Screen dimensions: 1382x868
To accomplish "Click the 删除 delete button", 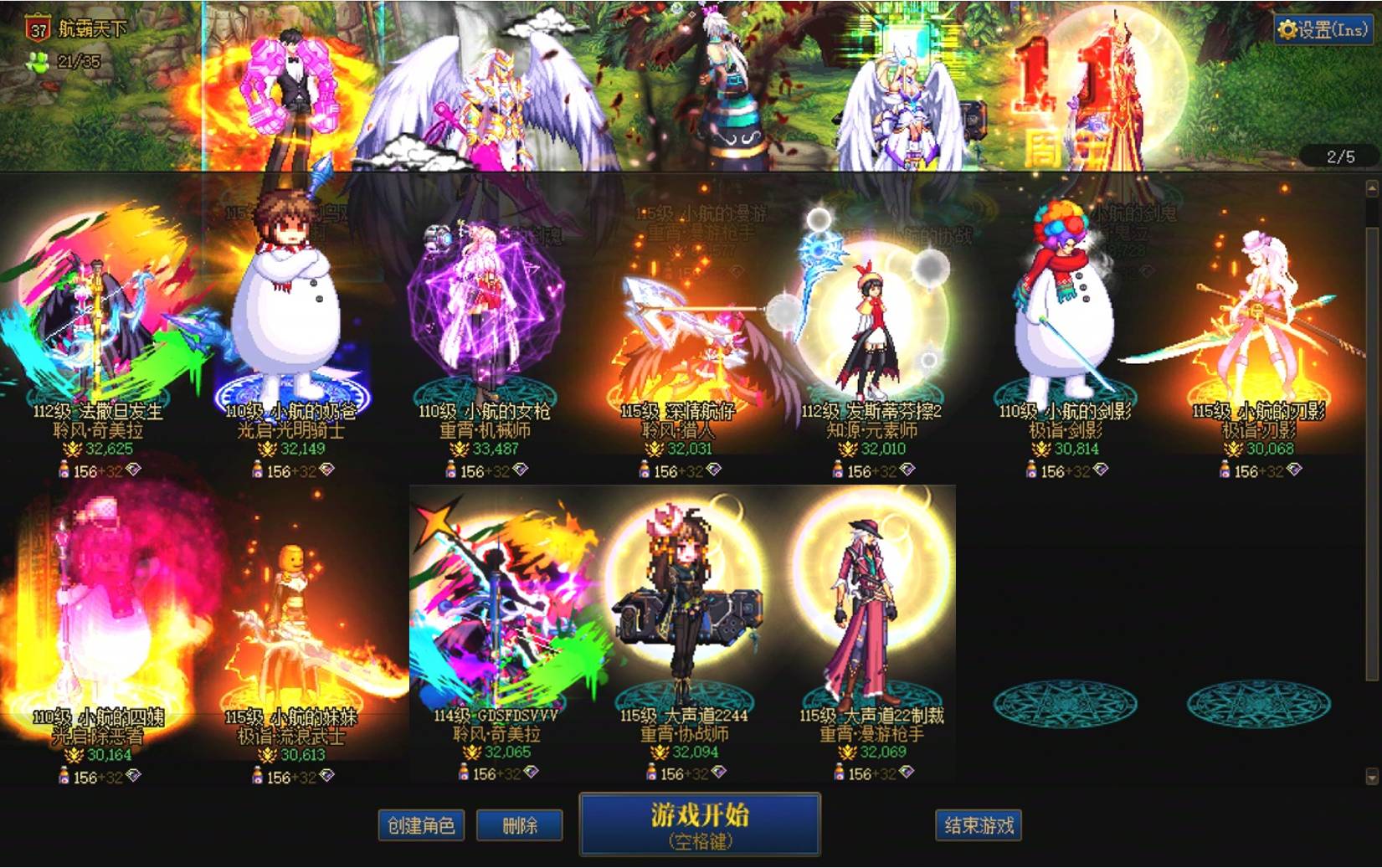I will [x=520, y=824].
